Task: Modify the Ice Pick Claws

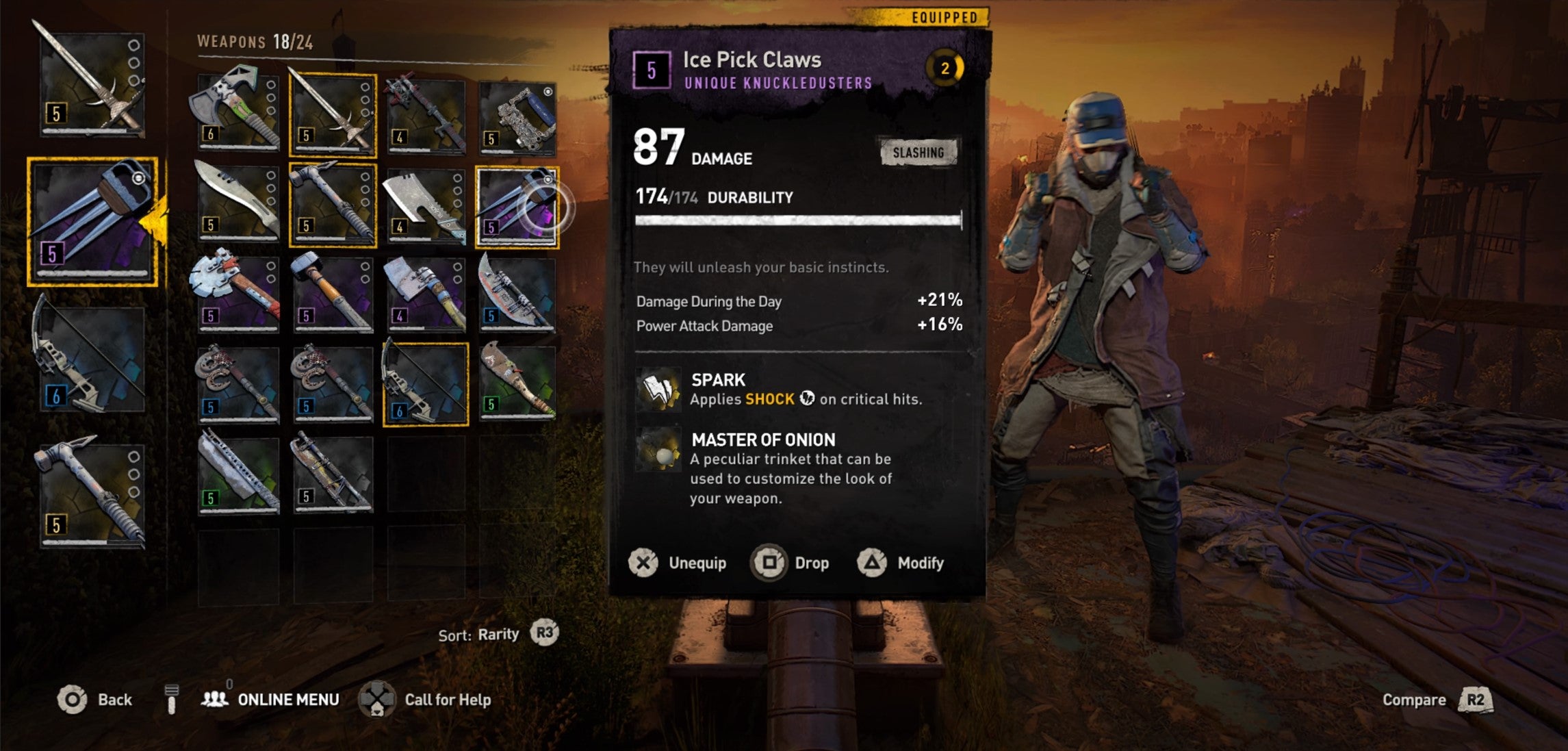Action: [x=901, y=563]
